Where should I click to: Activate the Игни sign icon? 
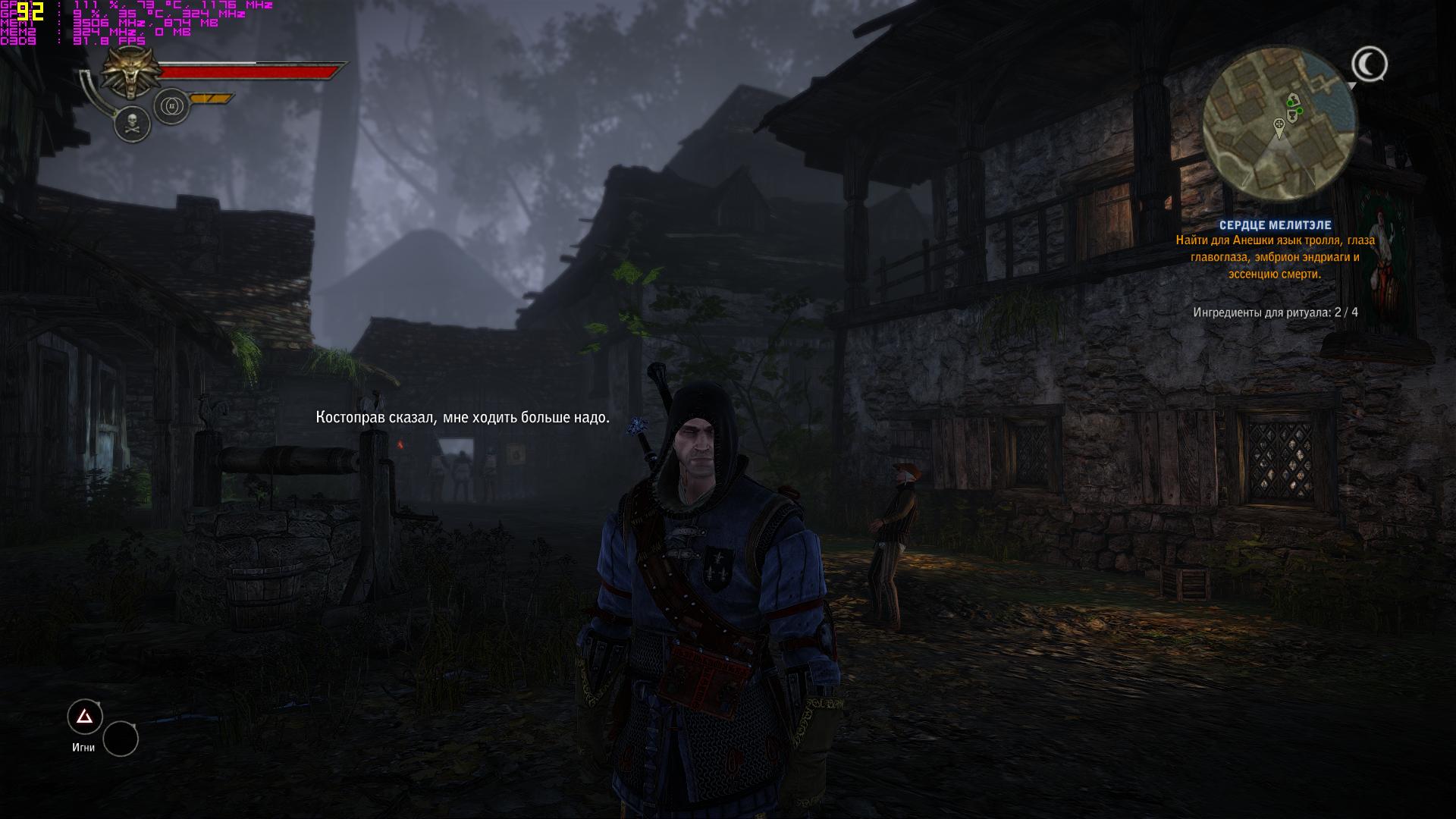coord(85,717)
